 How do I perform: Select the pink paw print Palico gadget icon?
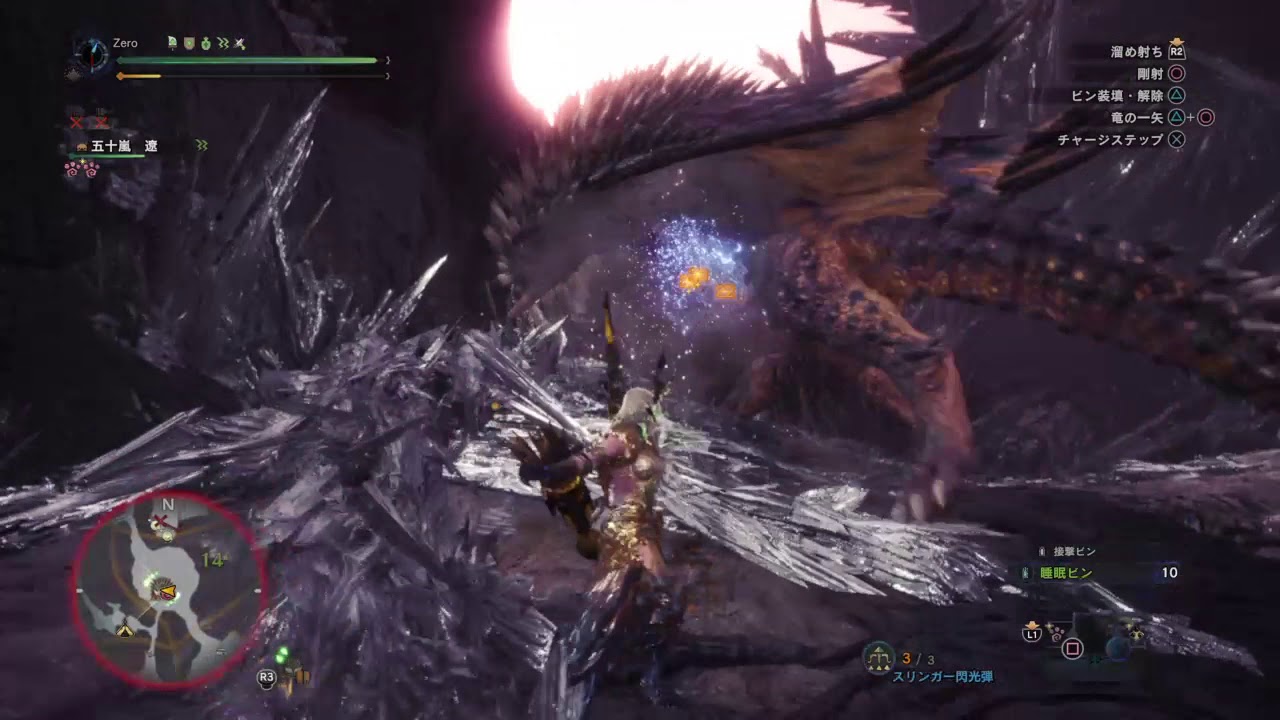point(82,169)
